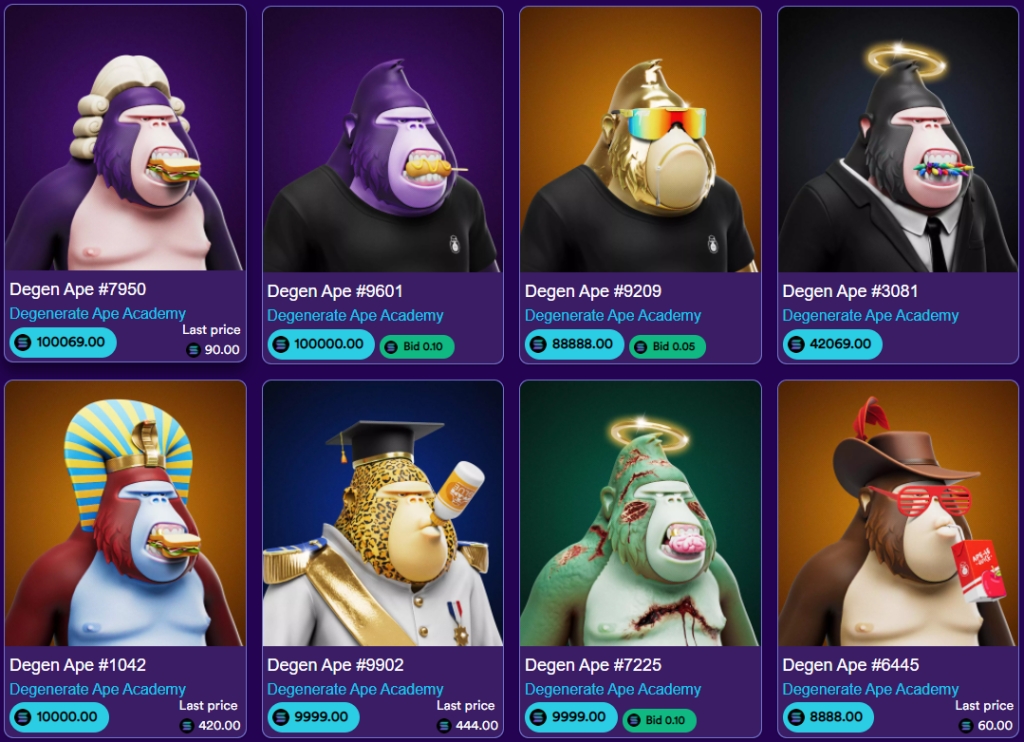Select the 9999.00 price on Ape #7225
The width and height of the screenshot is (1024, 742).
coord(570,716)
